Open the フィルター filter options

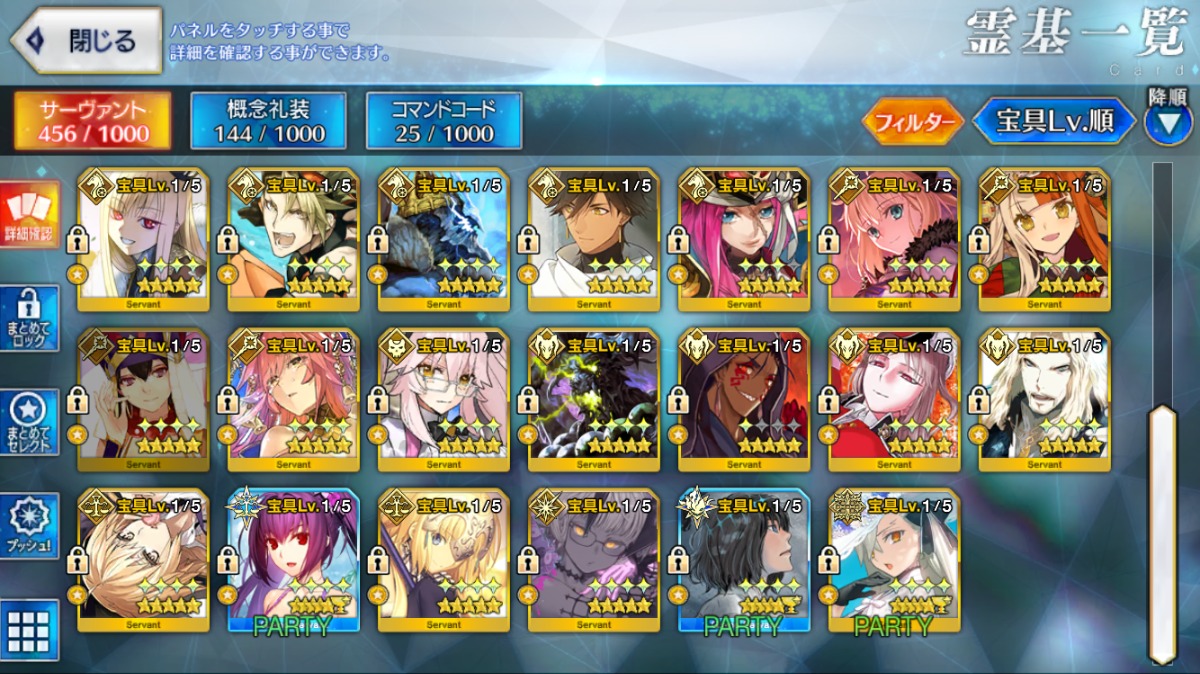(x=912, y=122)
